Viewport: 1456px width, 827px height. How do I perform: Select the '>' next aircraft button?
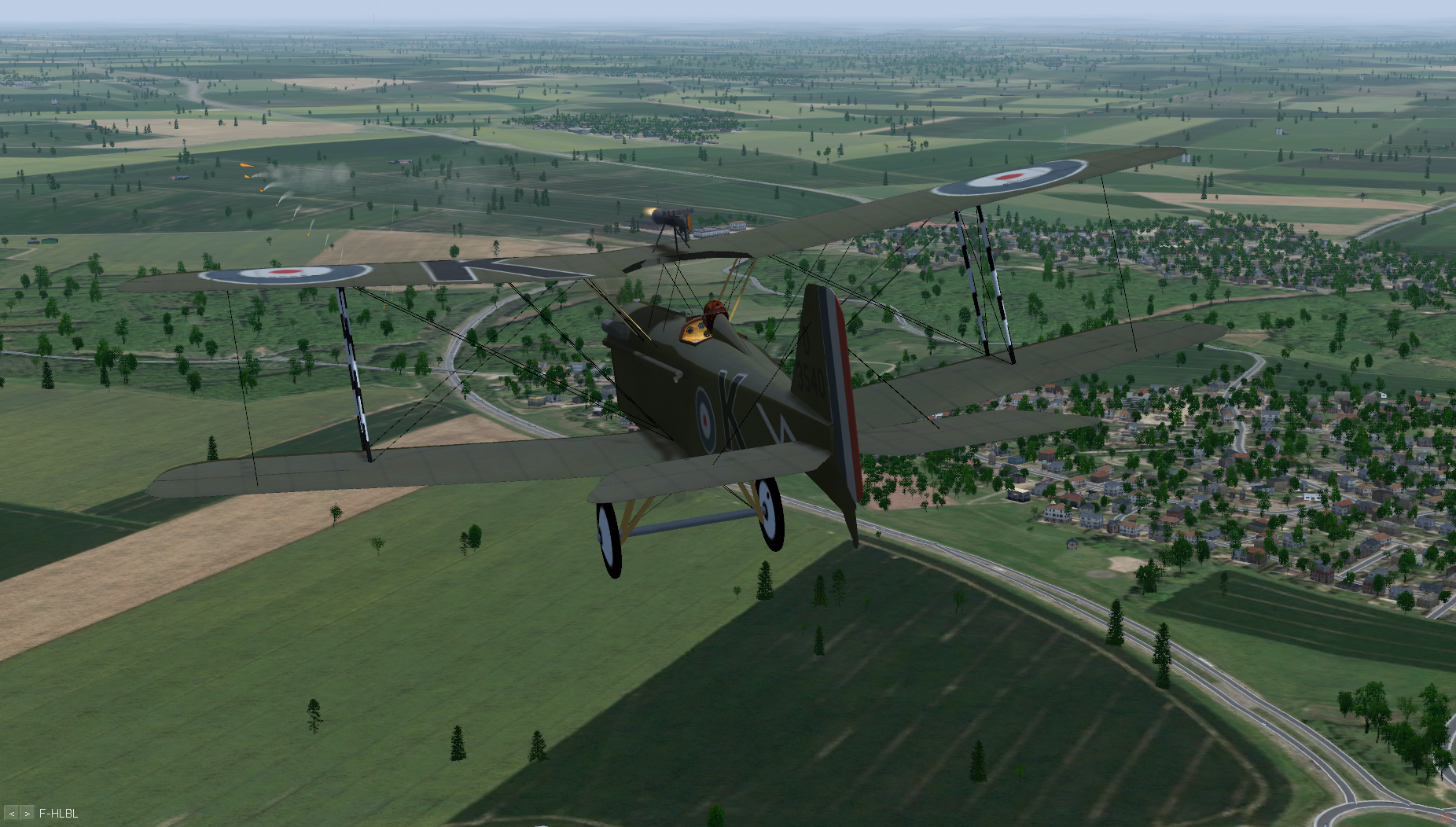click(x=27, y=814)
